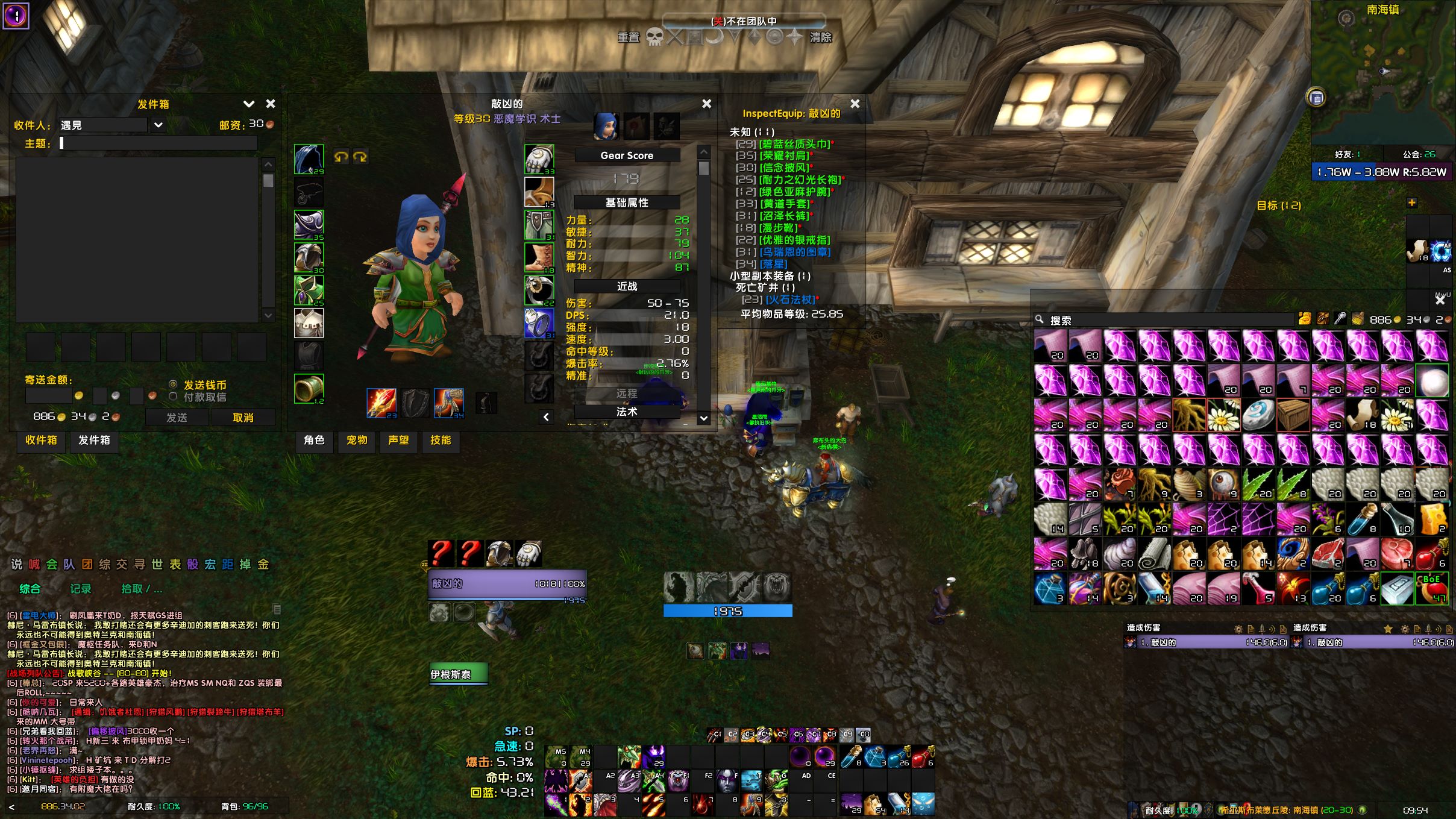The width and height of the screenshot is (1456, 819).
Task: Choose the cash on delivery option
Action: pos(174,397)
